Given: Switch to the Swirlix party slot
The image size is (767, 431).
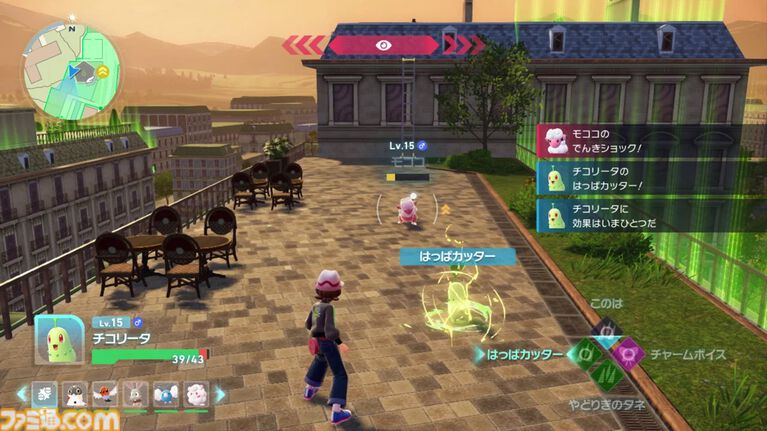Looking at the screenshot, I should pos(195,394).
